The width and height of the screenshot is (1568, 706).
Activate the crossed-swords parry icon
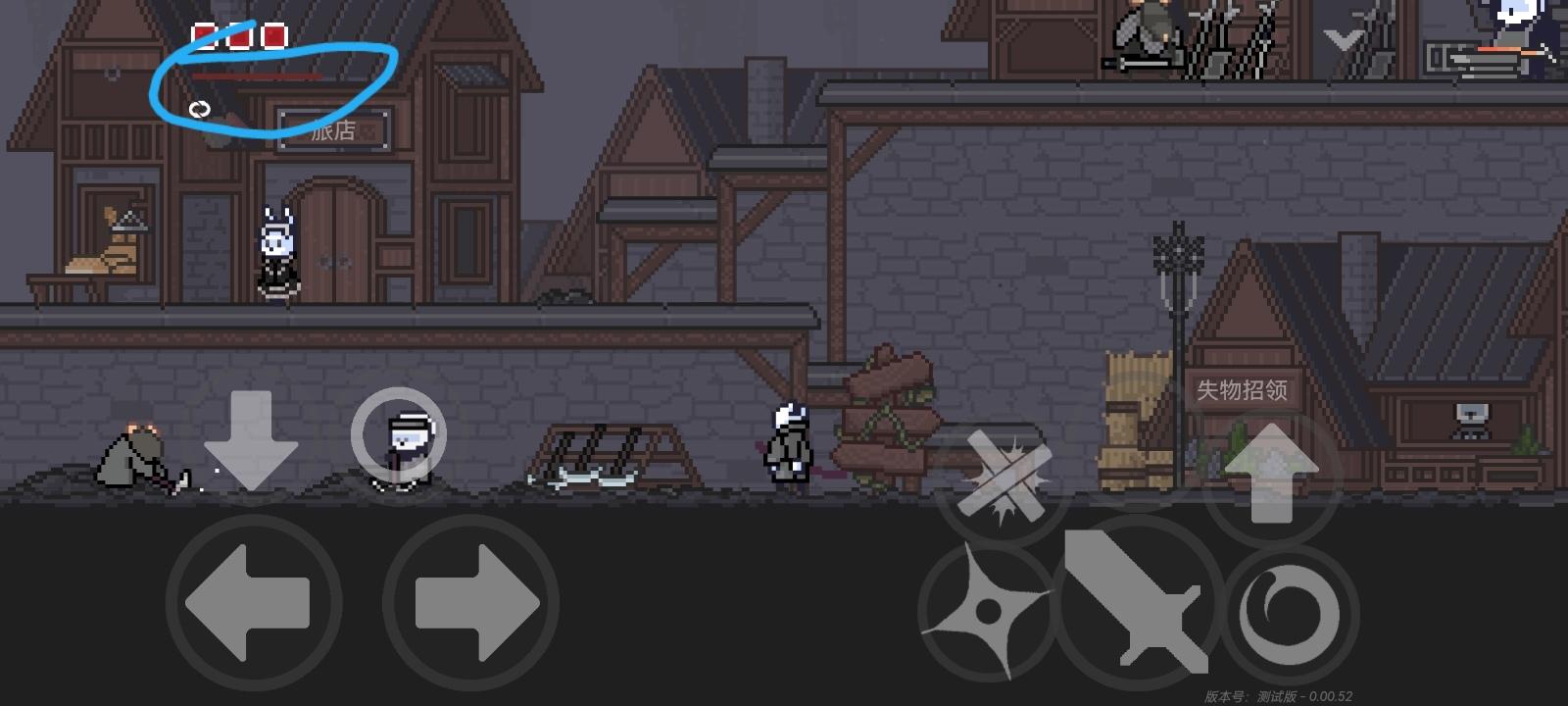point(1004,476)
